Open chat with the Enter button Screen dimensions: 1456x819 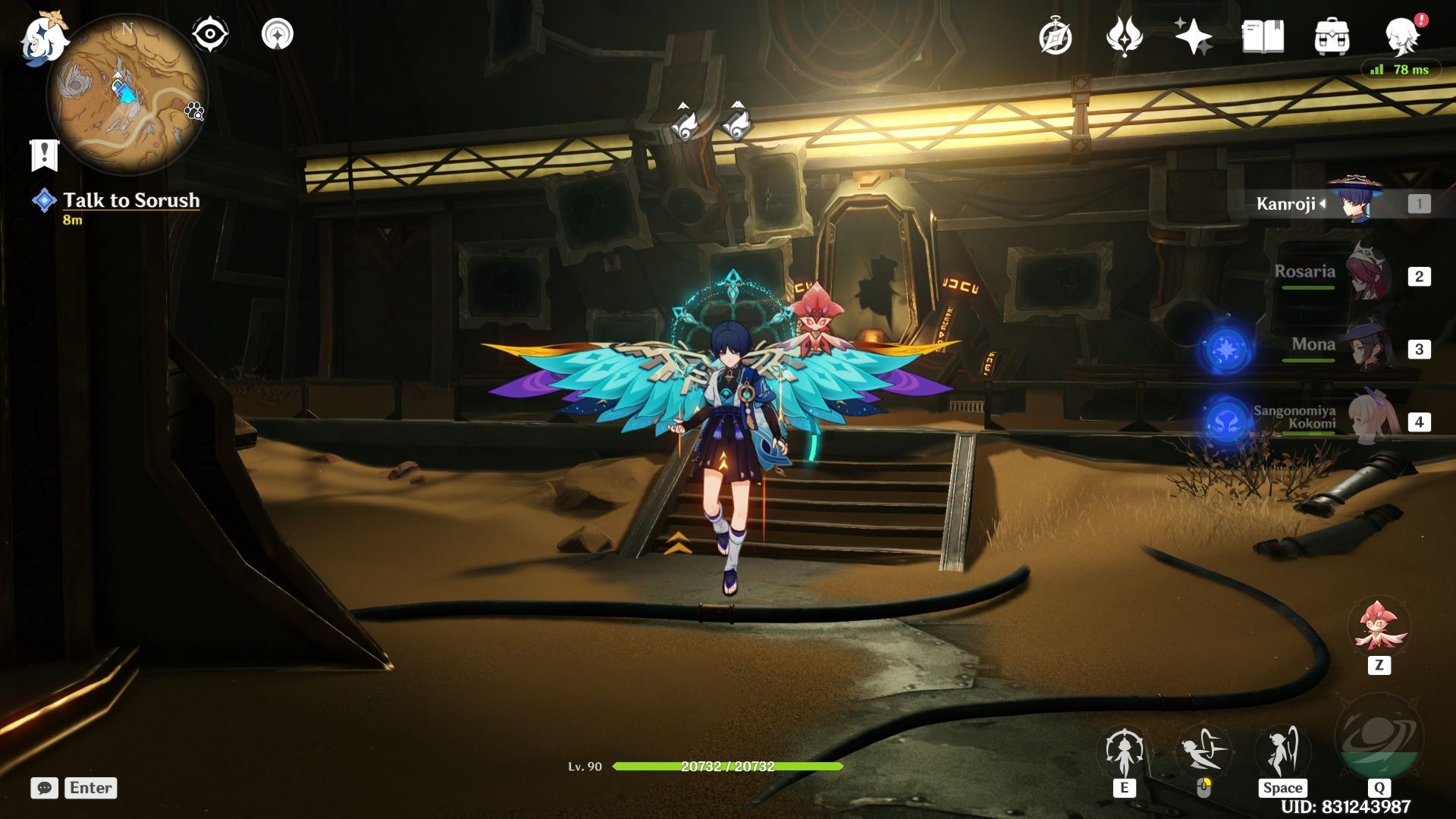[89, 788]
